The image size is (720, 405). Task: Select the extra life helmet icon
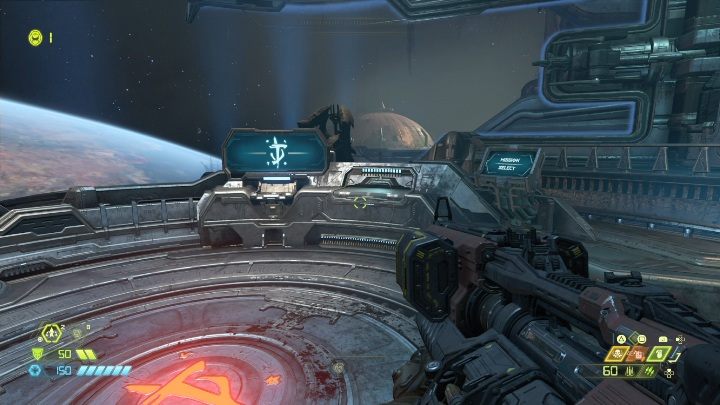tap(35, 37)
